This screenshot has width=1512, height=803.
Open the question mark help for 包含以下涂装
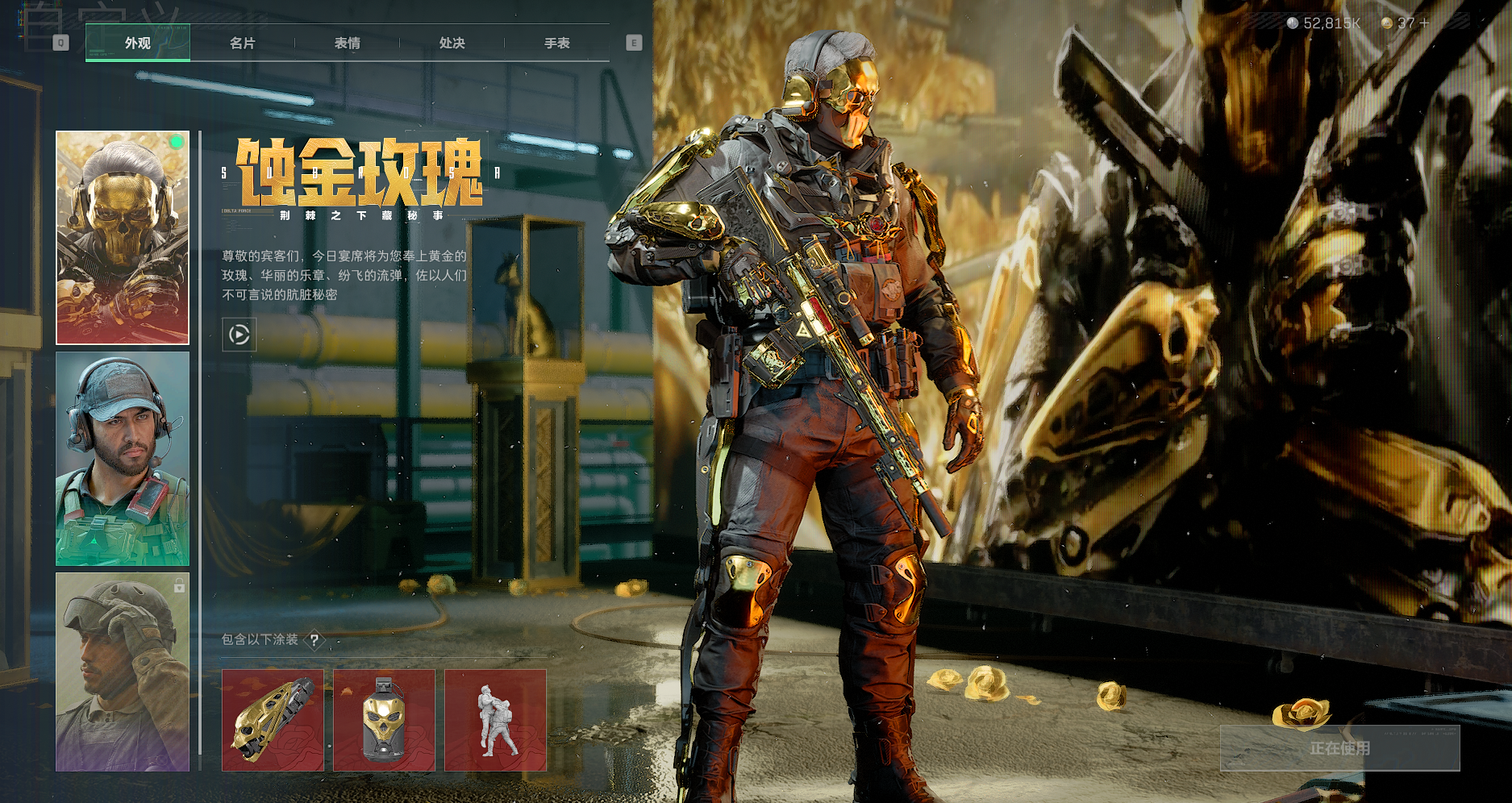click(x=314, y=639)
